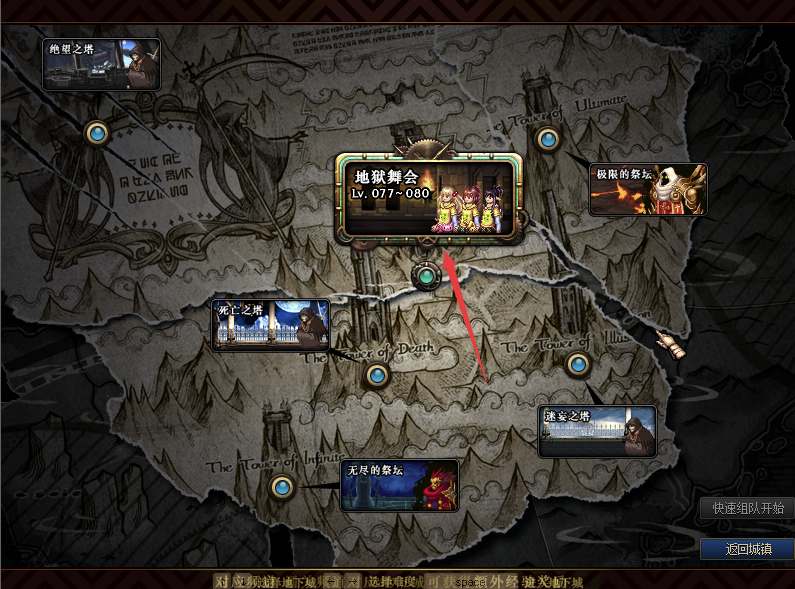Select the Tower of Illusion orb marker
Image resolution: width=795 pixels, height=589 pixels.
[x=577, y=364]
